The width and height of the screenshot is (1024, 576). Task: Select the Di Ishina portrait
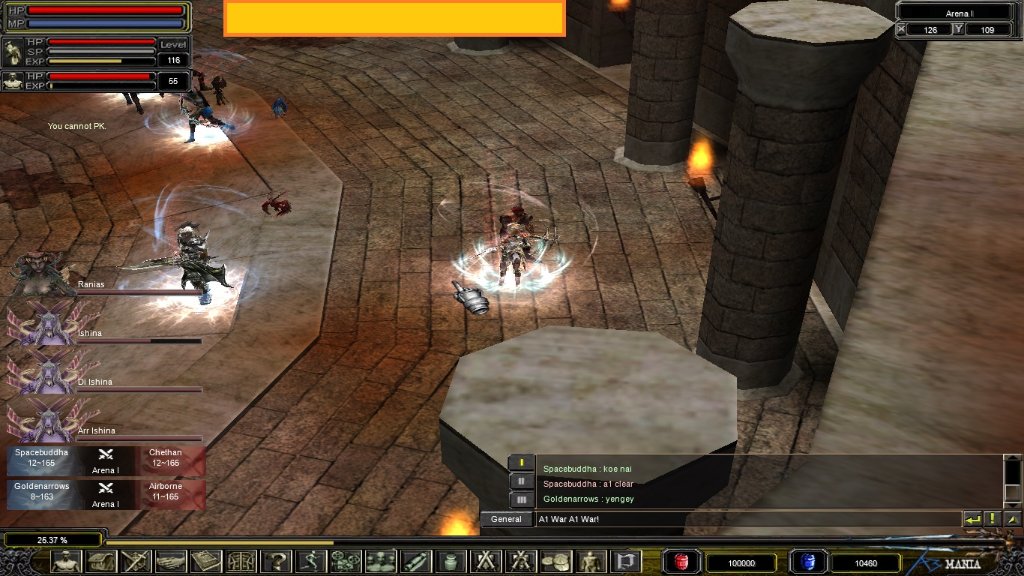point(42,373)
